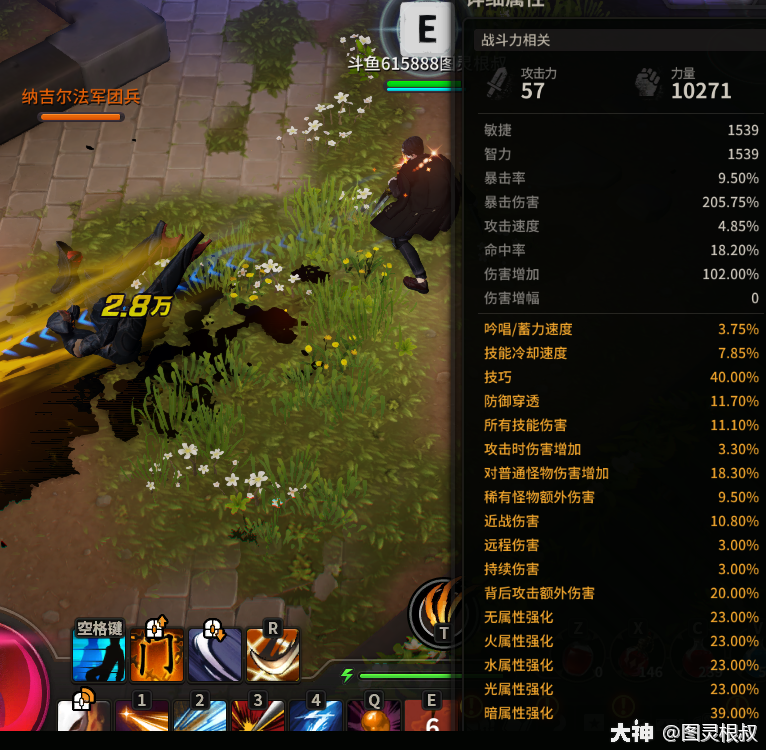
Task: Activate the orange orb skill on Q
Action: tap(373, 720)
